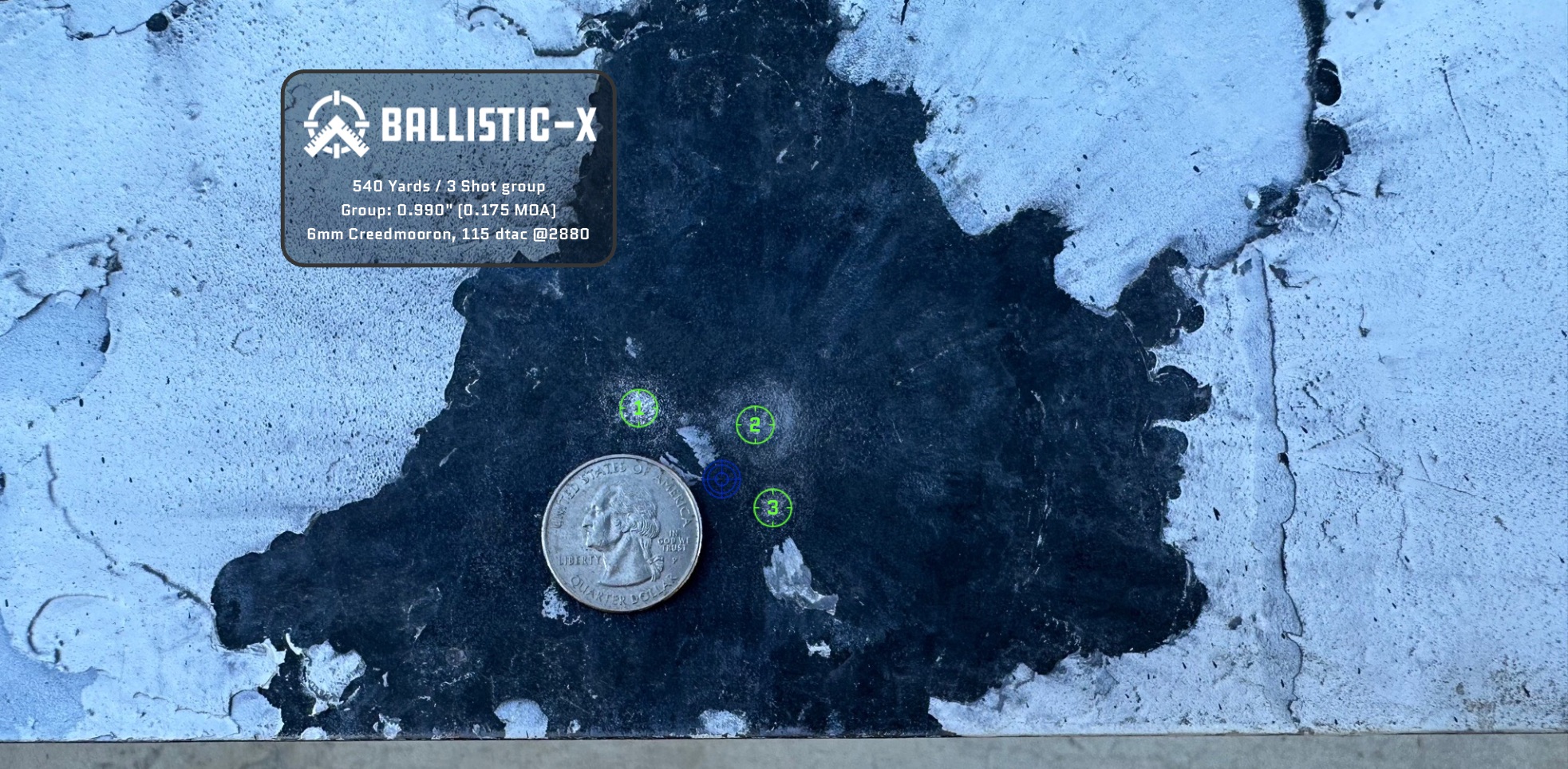This screenshot has height=769, width=1568.
Task: Select the green shot marker numbered 2
Action: click(755, 424)
